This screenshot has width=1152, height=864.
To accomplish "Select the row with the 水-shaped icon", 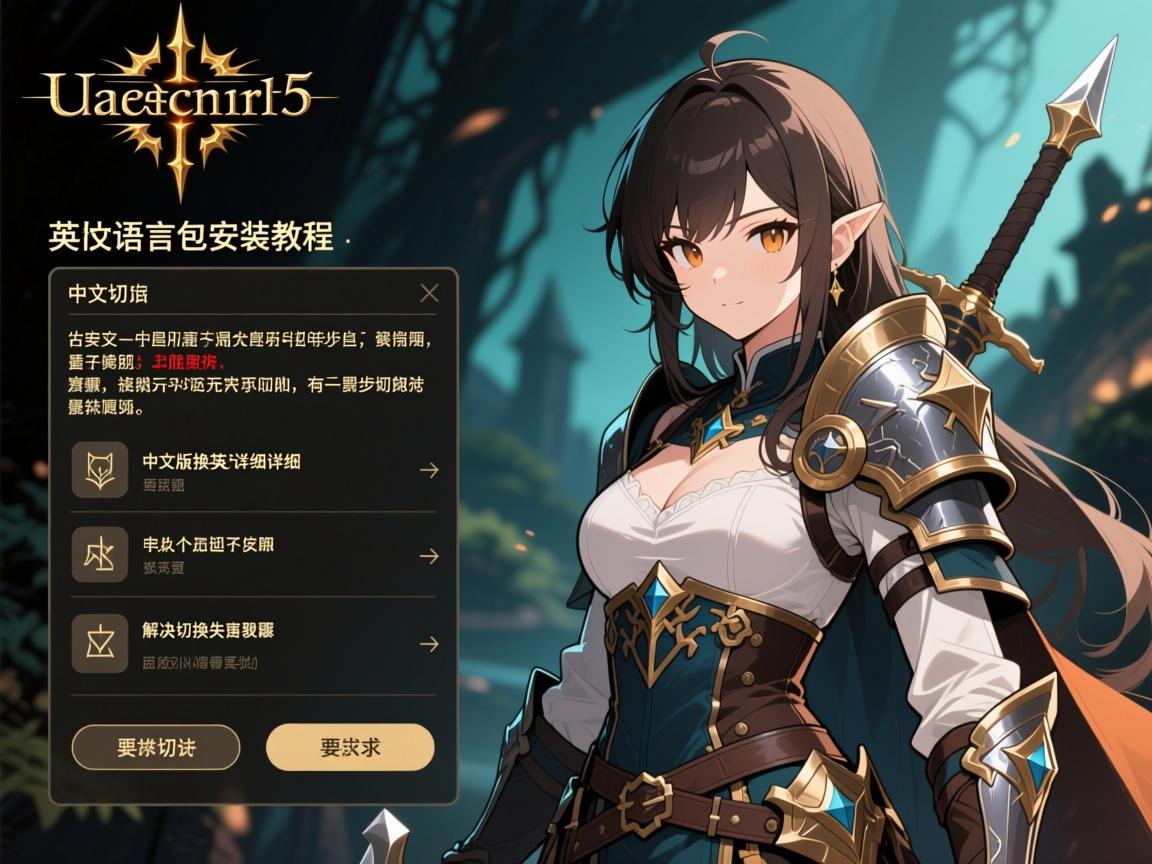I will click(254, 555).
